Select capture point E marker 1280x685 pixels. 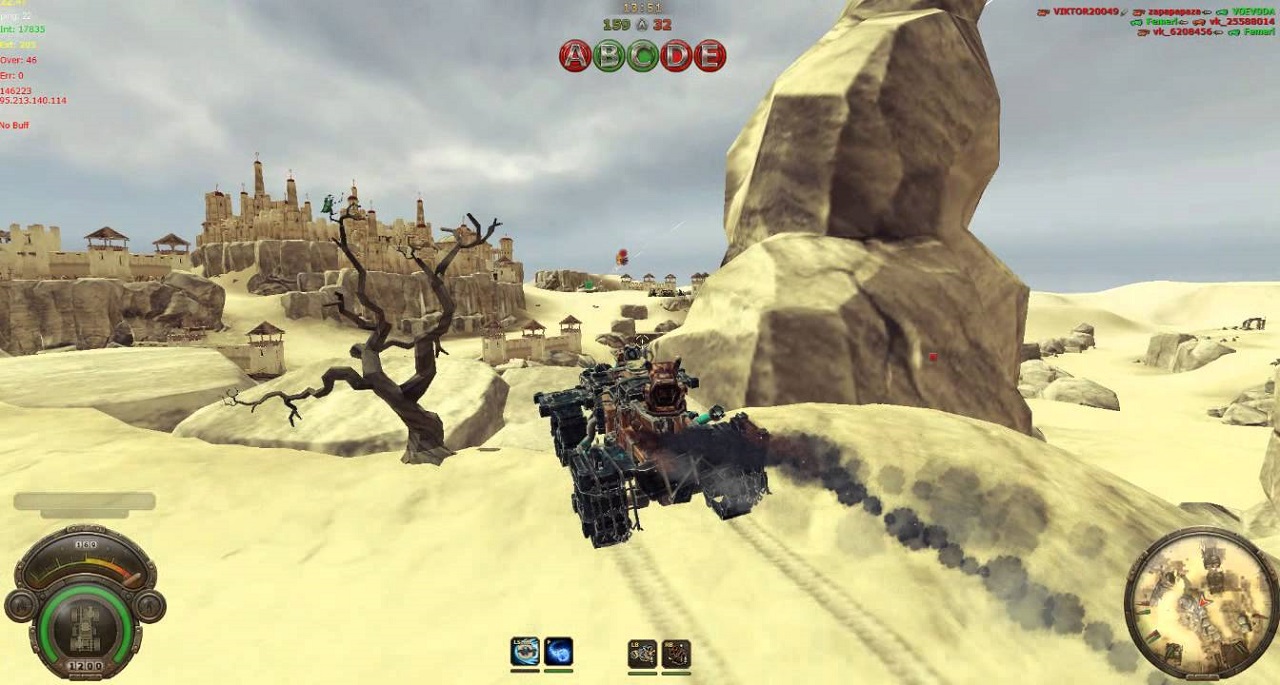click(709, 56)
